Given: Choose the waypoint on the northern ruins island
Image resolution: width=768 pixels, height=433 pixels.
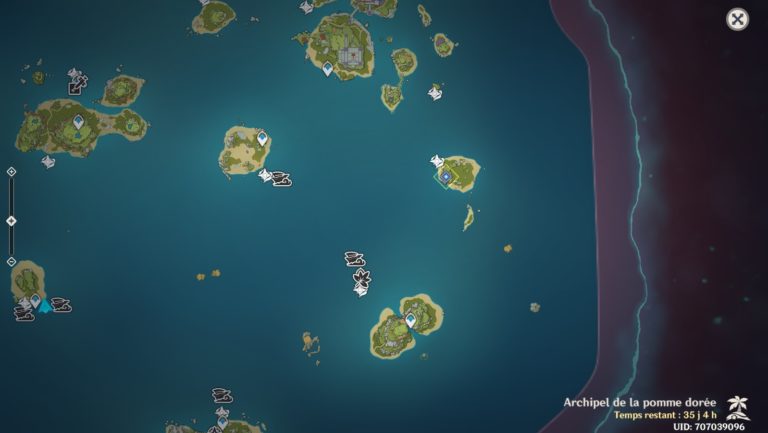Looking at the screenshot, I should pyautogui.click(x=327, y=68).
